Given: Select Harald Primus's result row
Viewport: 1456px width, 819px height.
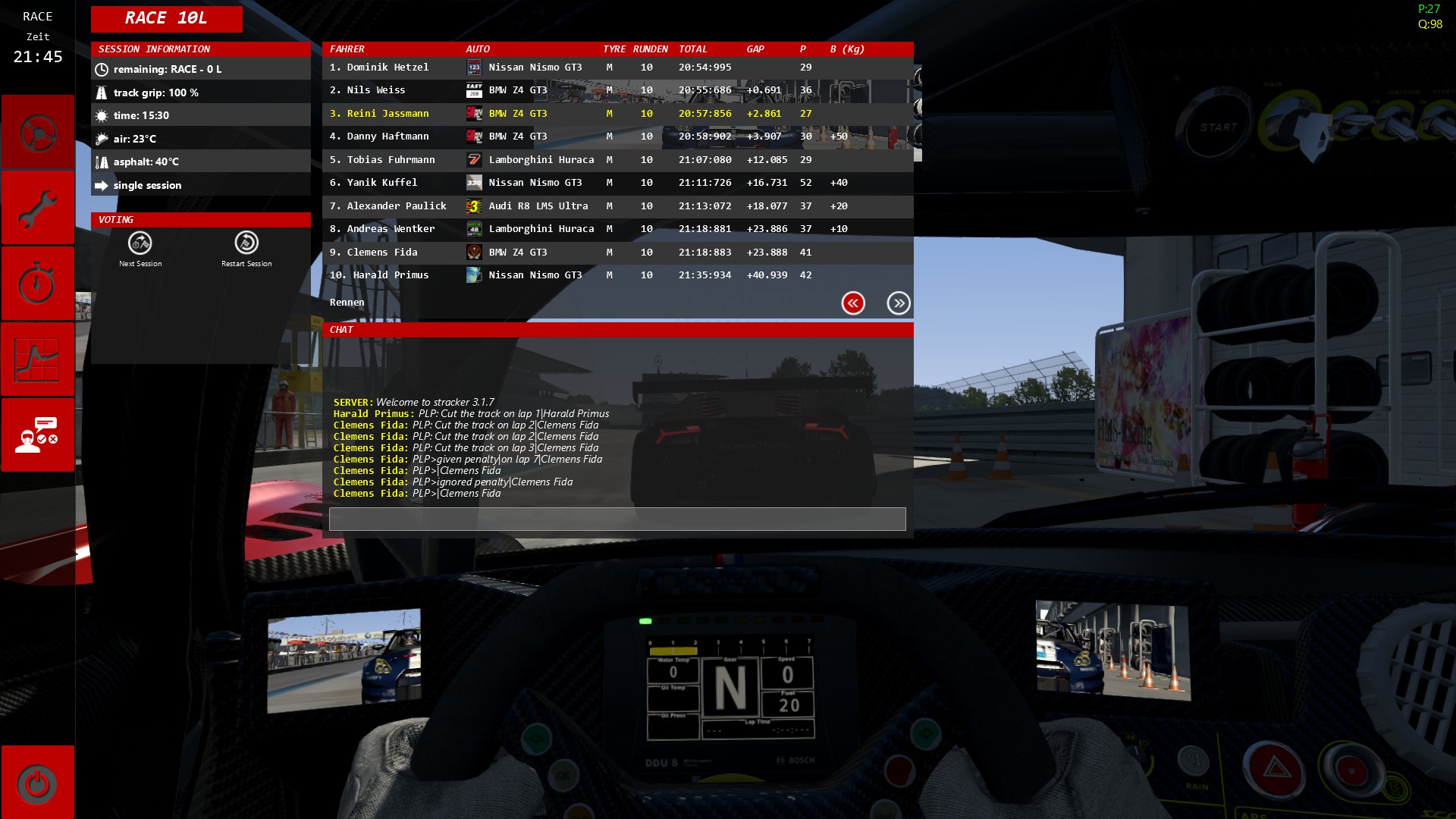Looking at the screenshot, I should pos(617,275).
